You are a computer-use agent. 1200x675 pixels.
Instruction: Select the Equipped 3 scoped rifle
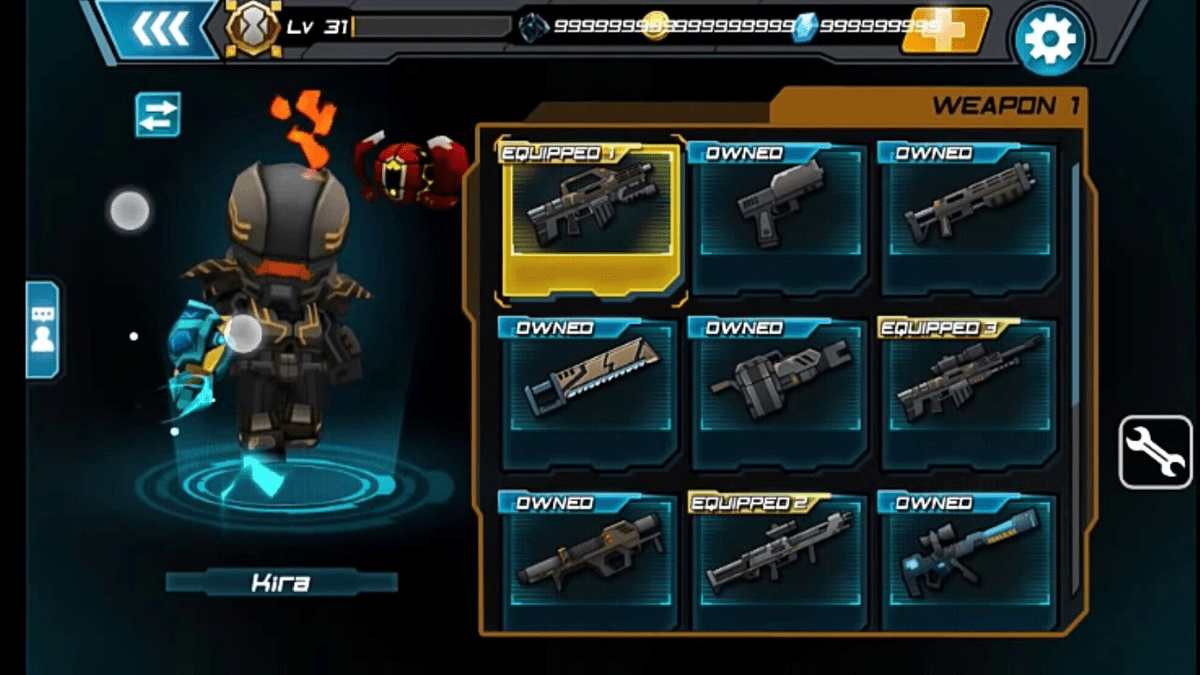pos(969,393)
